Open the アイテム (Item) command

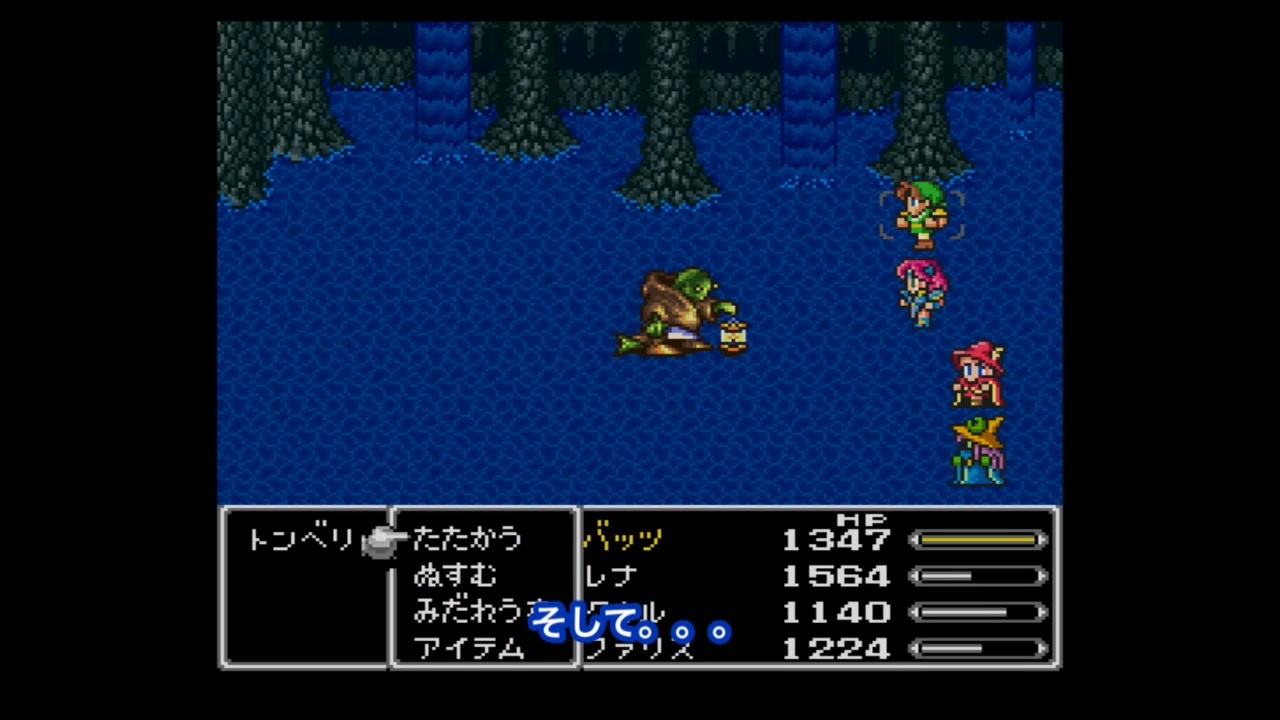click(x=468, y=650)
